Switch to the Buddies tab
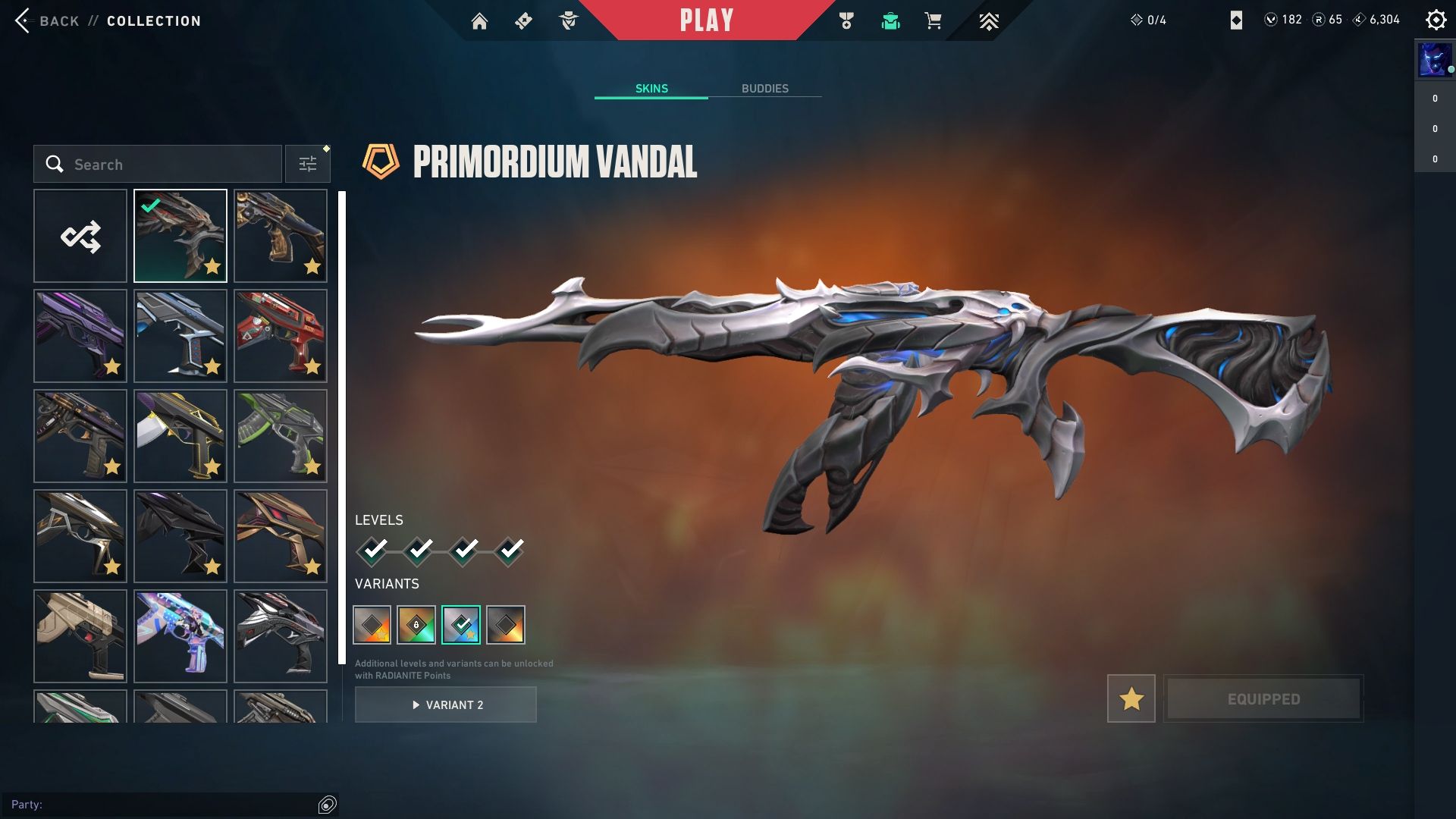 coord(764,89)
